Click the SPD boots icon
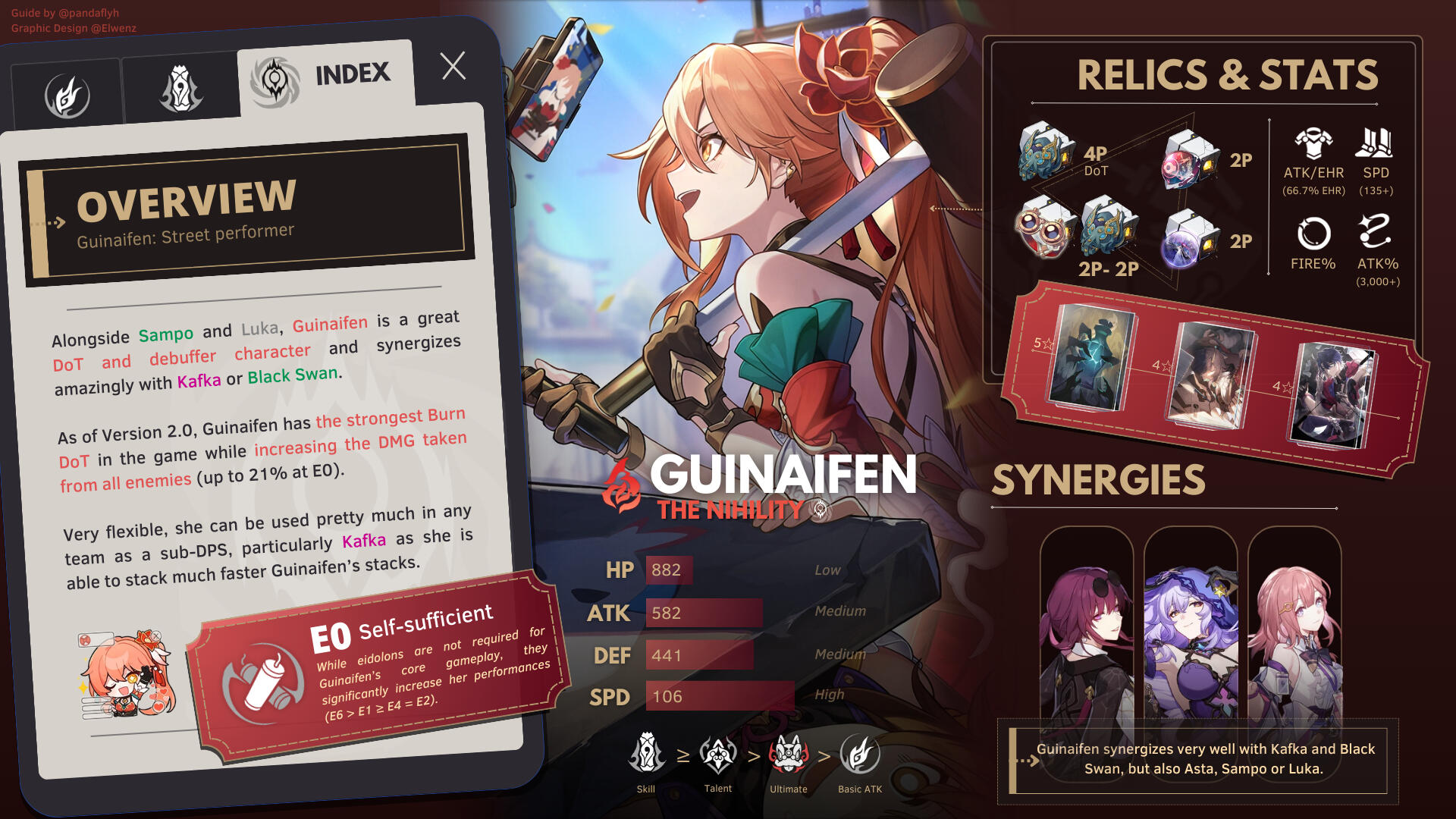This screenshot has width=1456, height=819. click(1375, 143)
